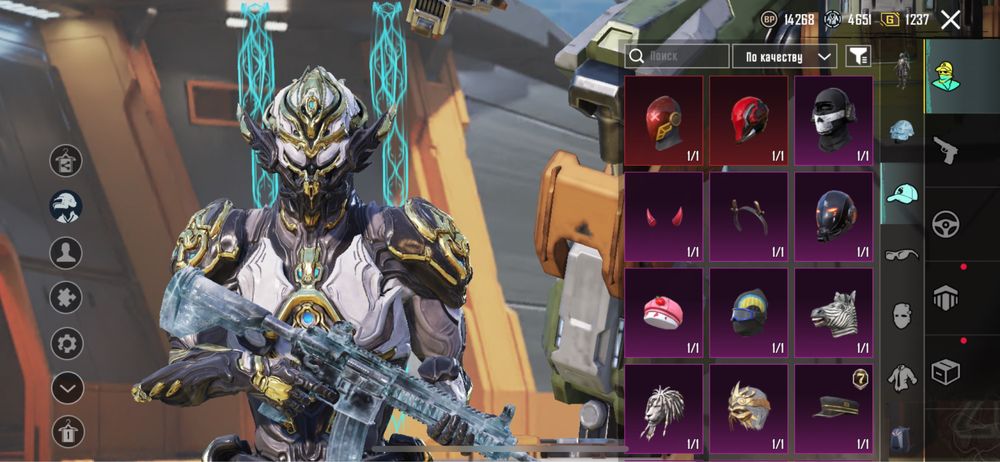Viewport: 1000px width, 462px height.
Task: Choose the pink strawberry cake hat
Action: coord(663,313)
